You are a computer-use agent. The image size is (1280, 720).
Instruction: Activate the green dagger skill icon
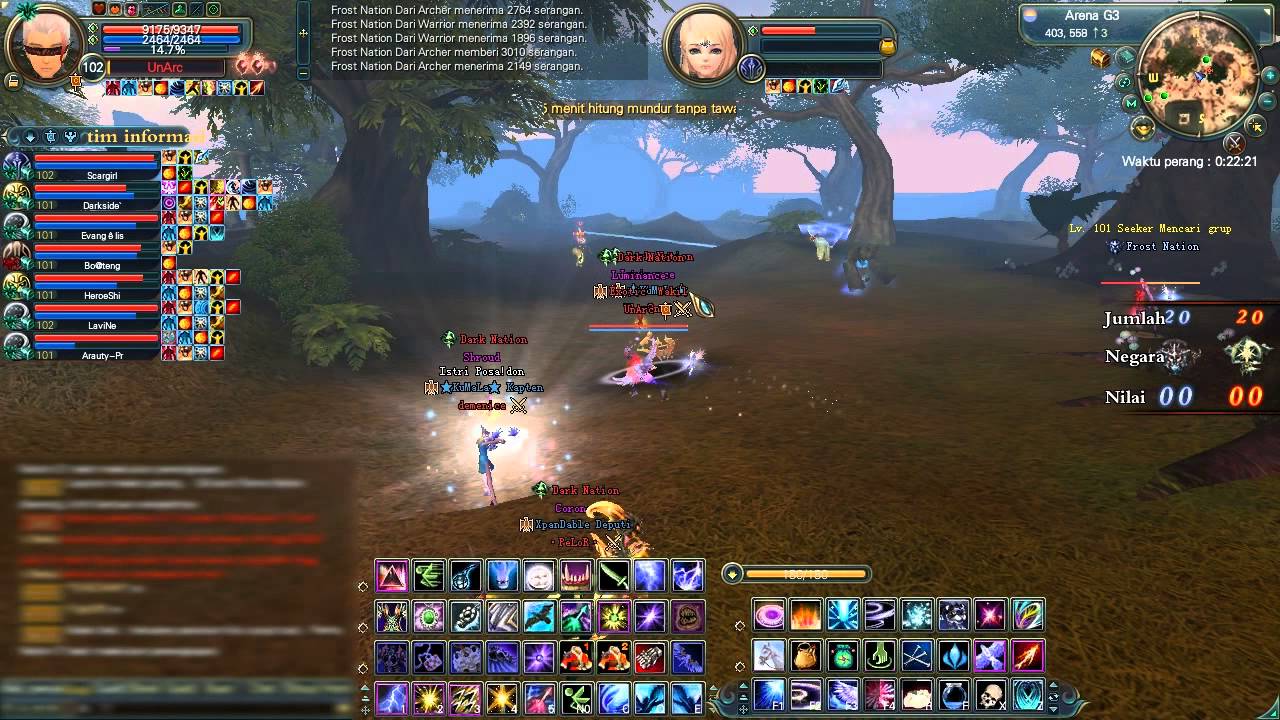click(613, 576)
